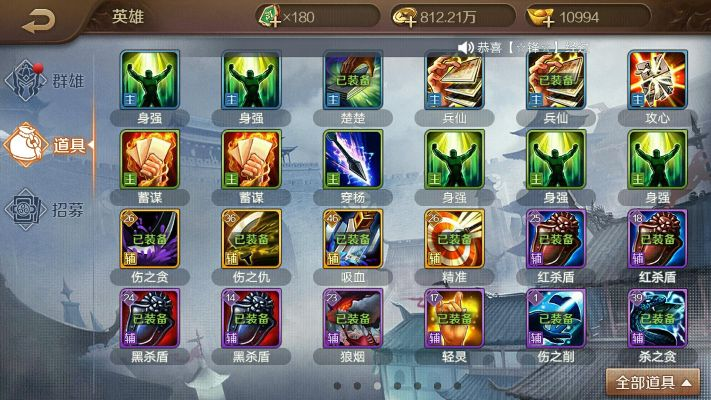711x400 pixels.
Task: Select the 楚楚 item
Action: pyautogui.click(x=352, y=78)
